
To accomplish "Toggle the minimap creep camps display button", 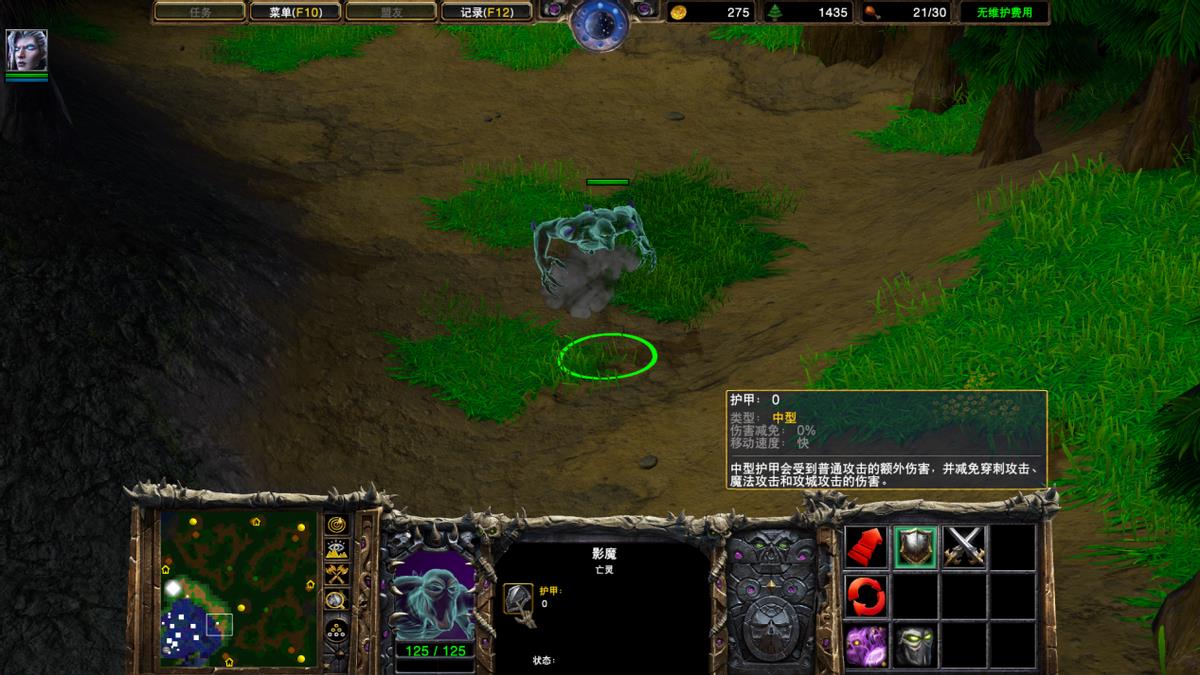I will click(336, 600).
